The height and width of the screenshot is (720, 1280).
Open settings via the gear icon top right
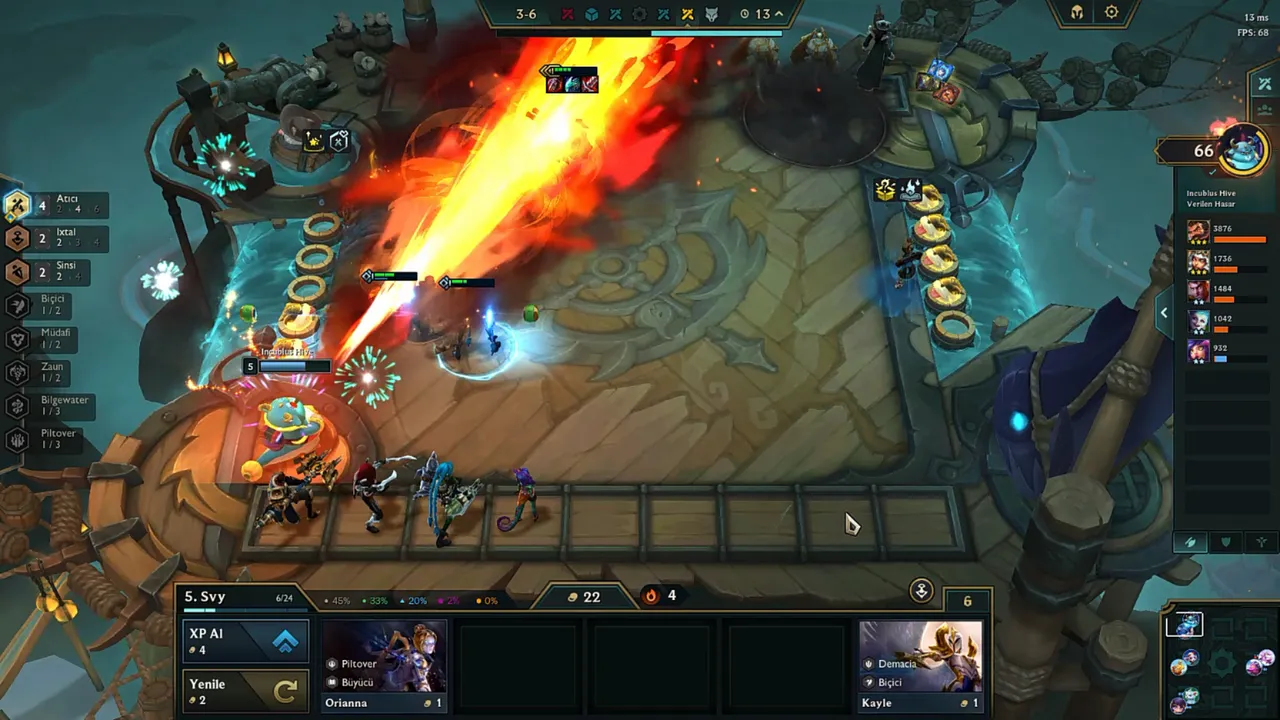point(1111,11)
